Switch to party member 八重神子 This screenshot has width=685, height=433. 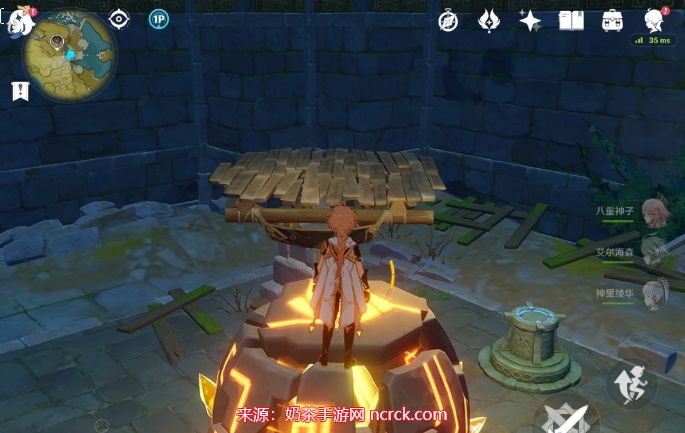654,210
